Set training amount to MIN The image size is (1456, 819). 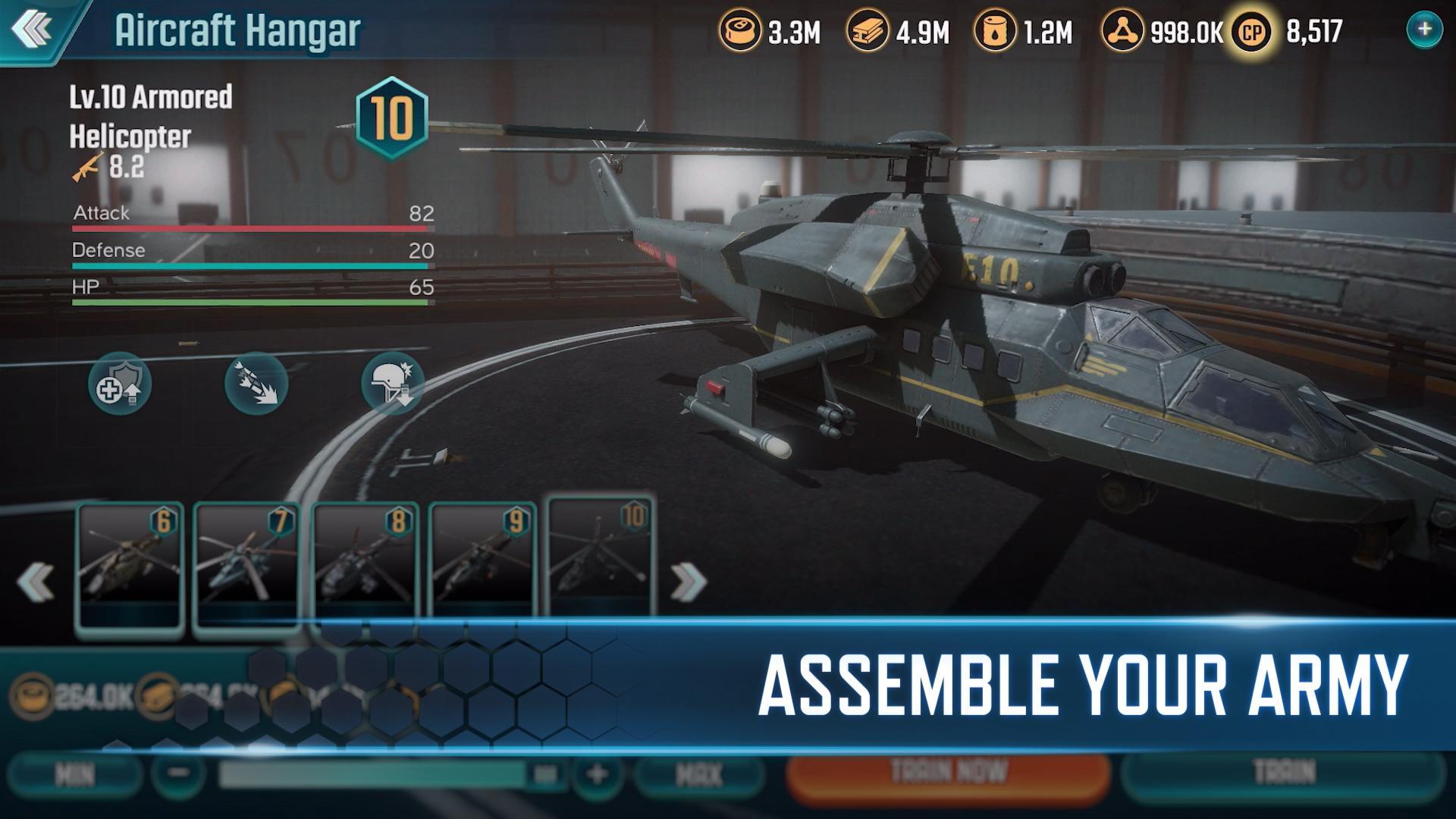74,774
